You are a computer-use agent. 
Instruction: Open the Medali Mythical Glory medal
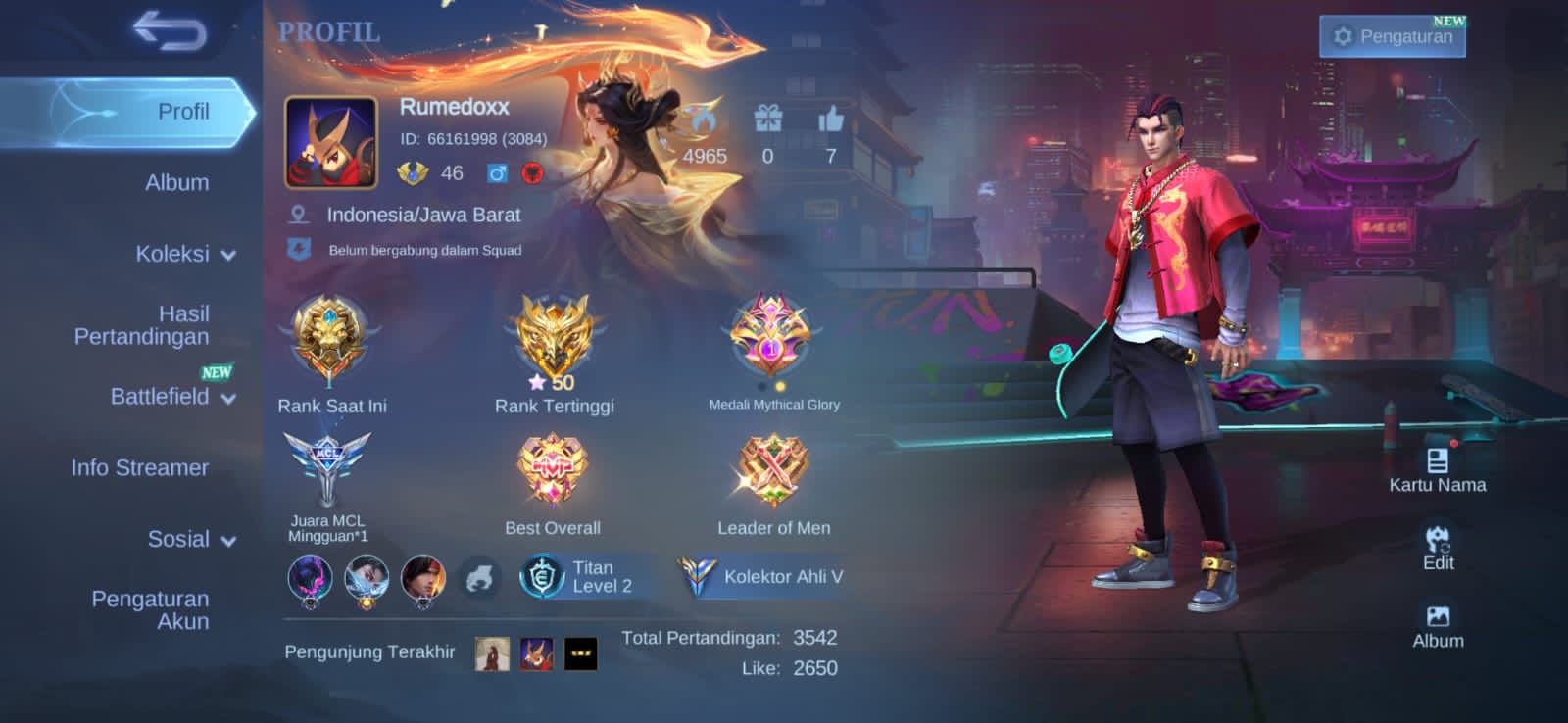pos(772,338)
